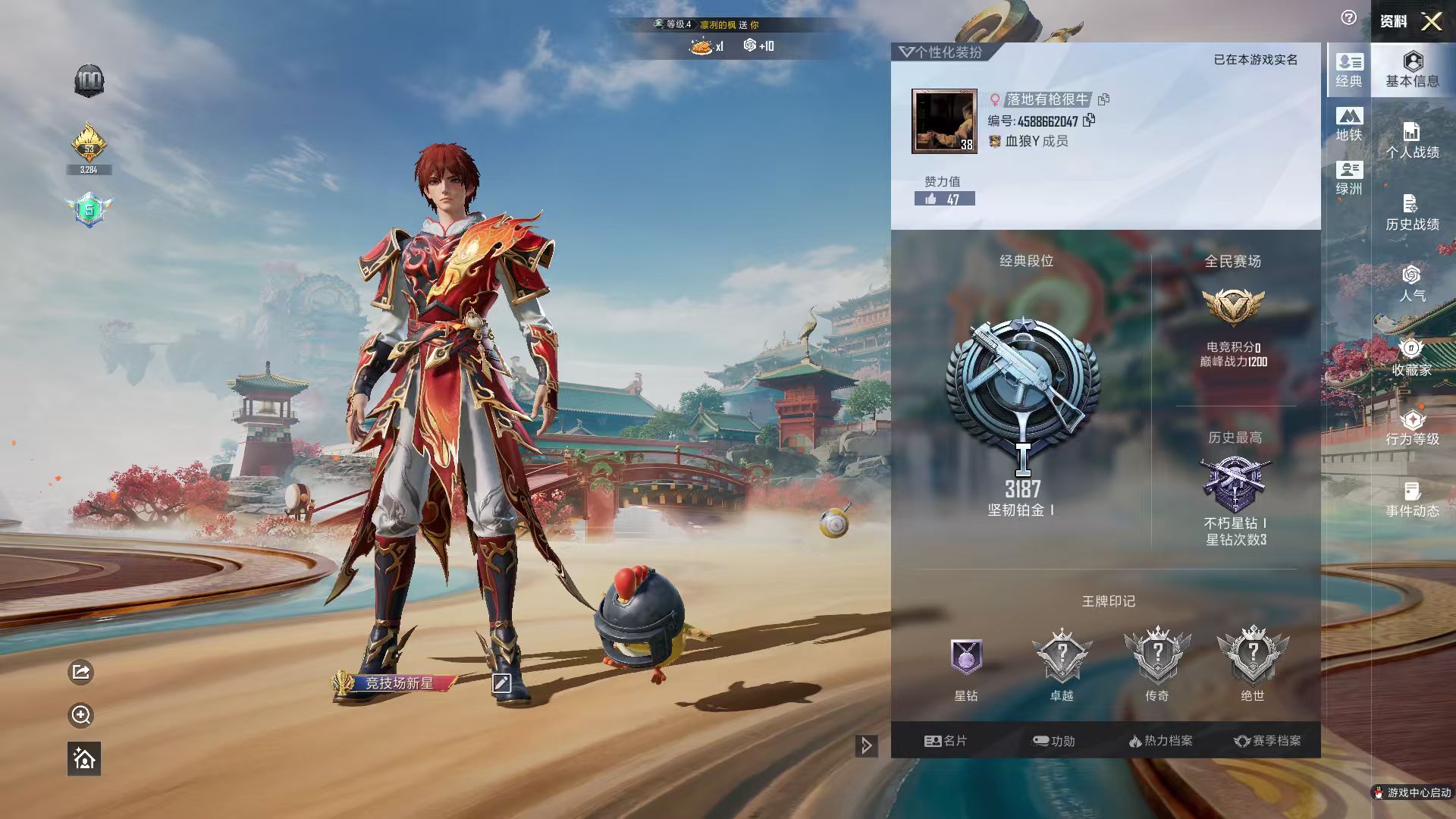View 历史战绩 match history
The height and width of the screenshot is (819, 1456).
click(1412, 213)
